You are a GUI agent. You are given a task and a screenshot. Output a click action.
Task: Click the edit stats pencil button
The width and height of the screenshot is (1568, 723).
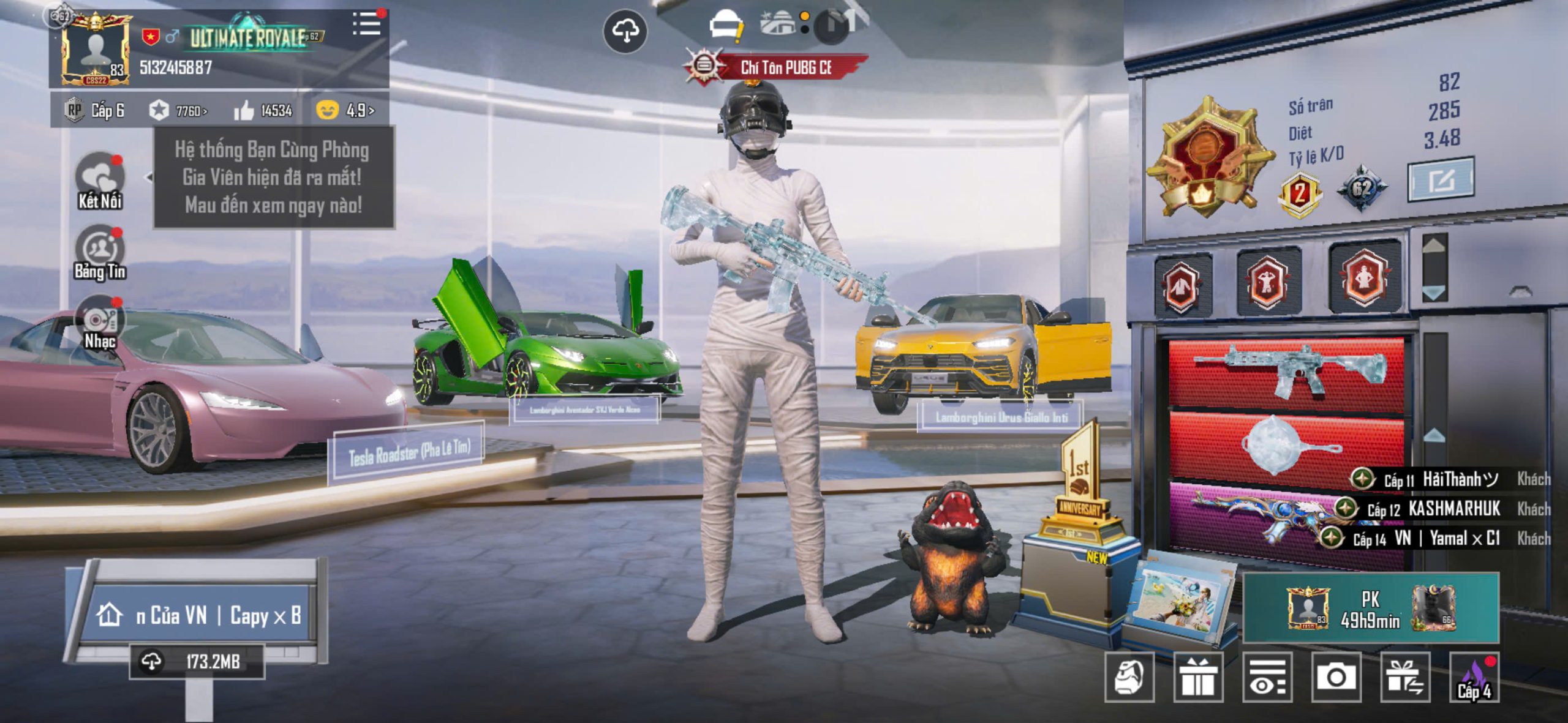pyautogui.click(x=1441, y=180)
